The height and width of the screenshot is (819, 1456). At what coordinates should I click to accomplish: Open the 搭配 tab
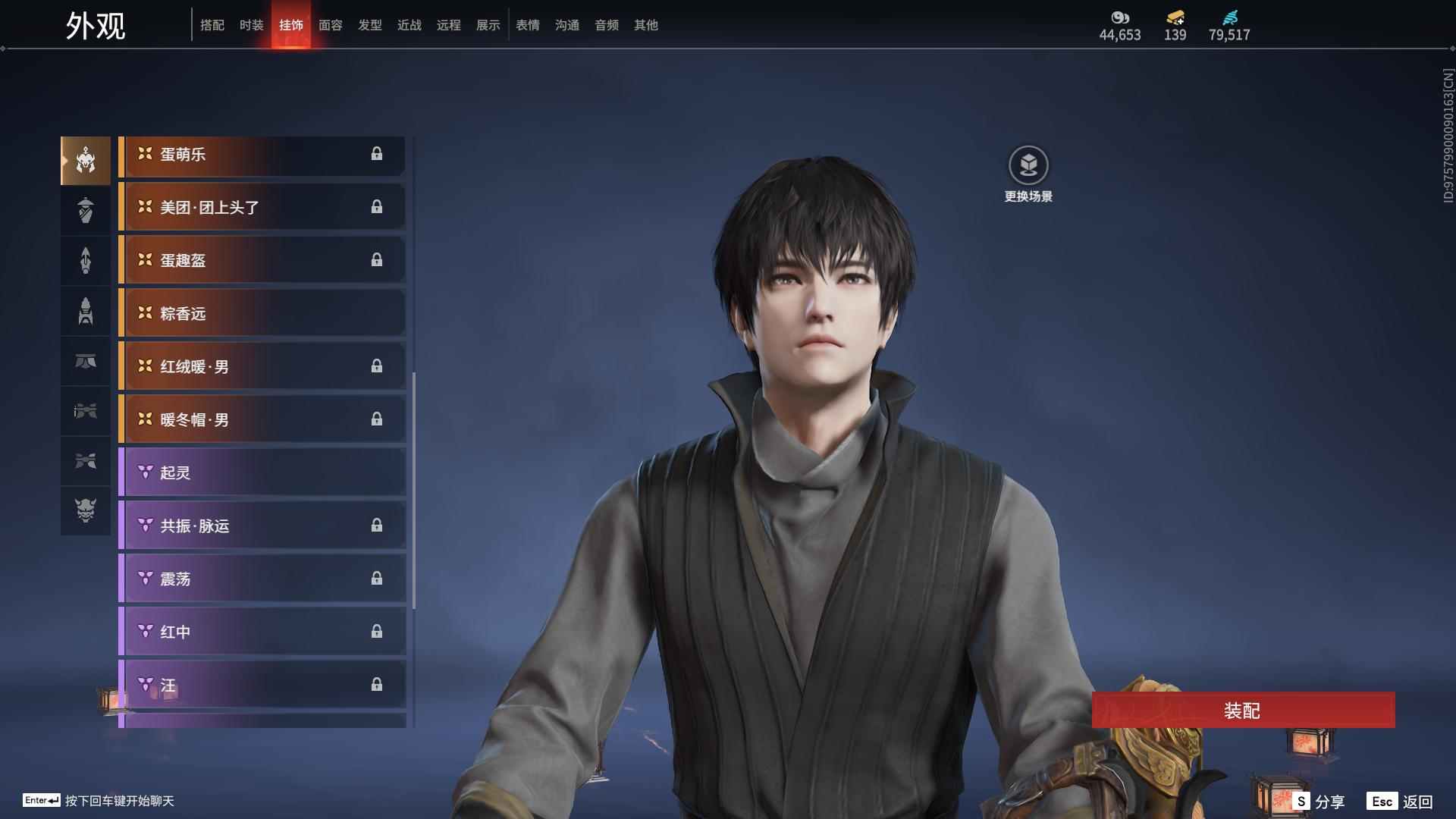pos(212,25)
